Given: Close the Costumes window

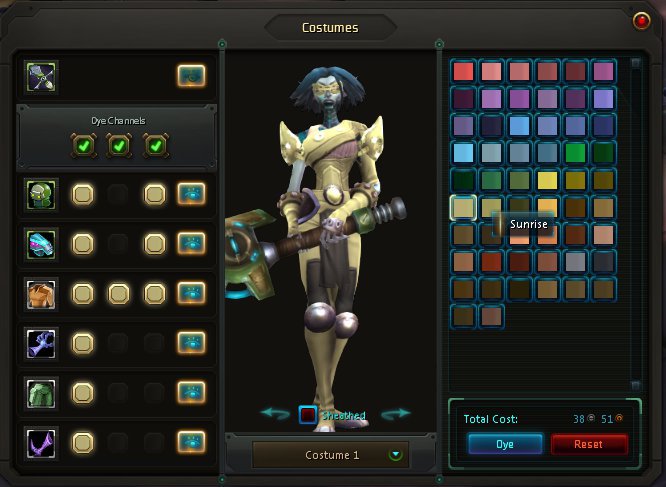Looking at the screenshot, I should click(x=641, y=20).
